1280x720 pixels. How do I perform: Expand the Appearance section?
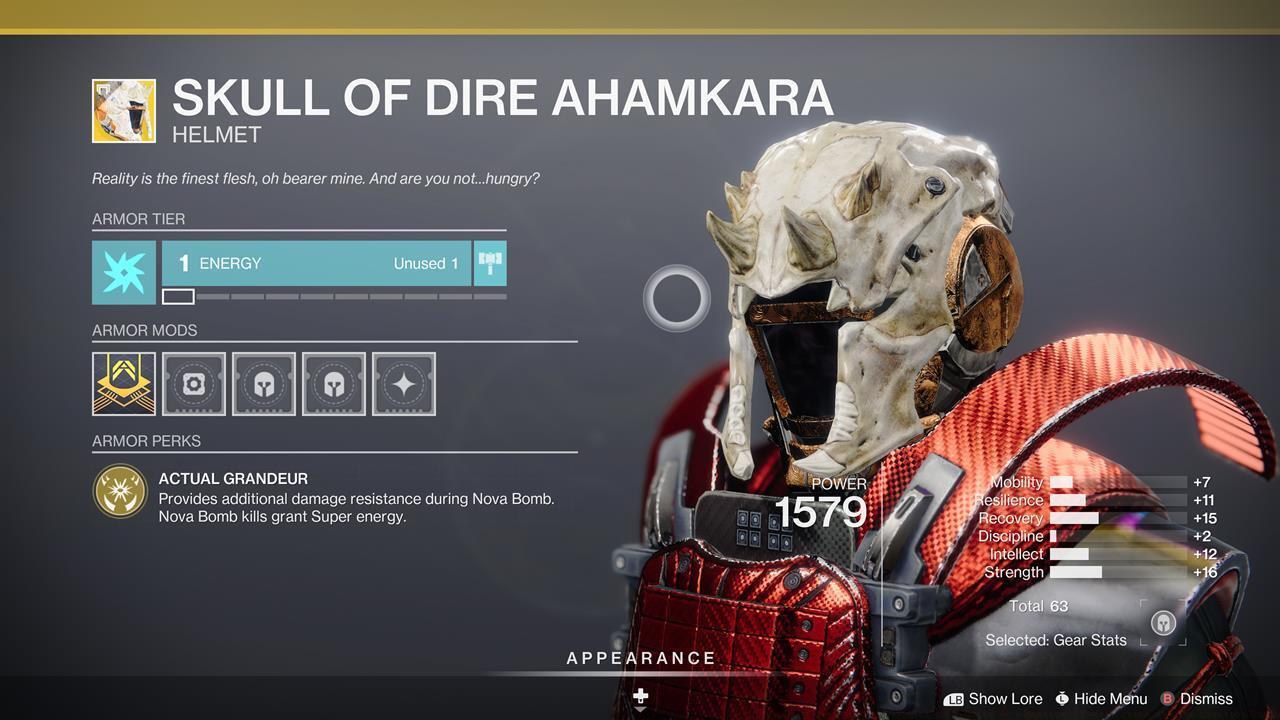pyautogui.click(x=641, y=659)
